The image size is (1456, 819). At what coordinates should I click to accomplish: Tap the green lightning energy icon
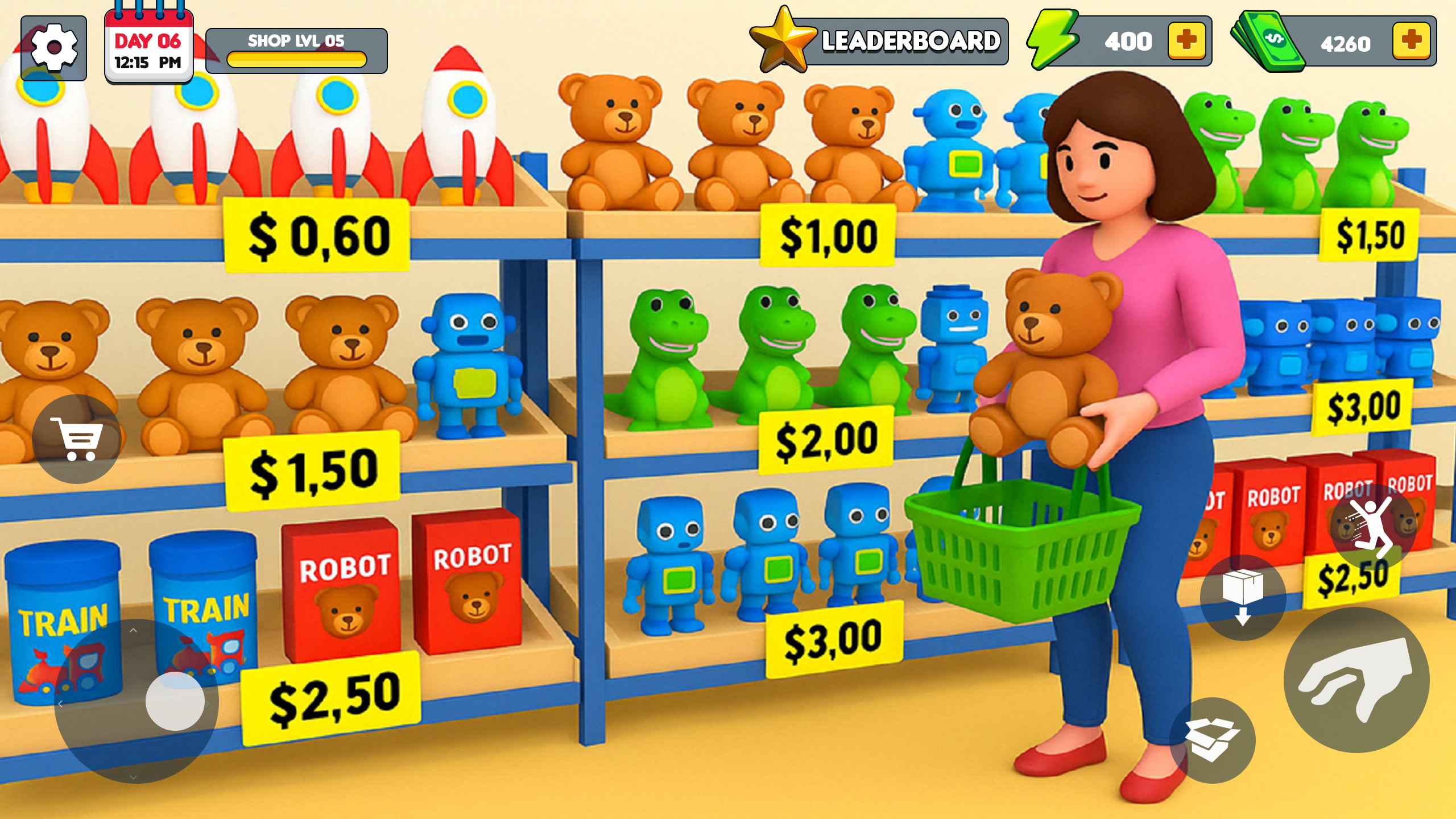(x=1053, y=40)
